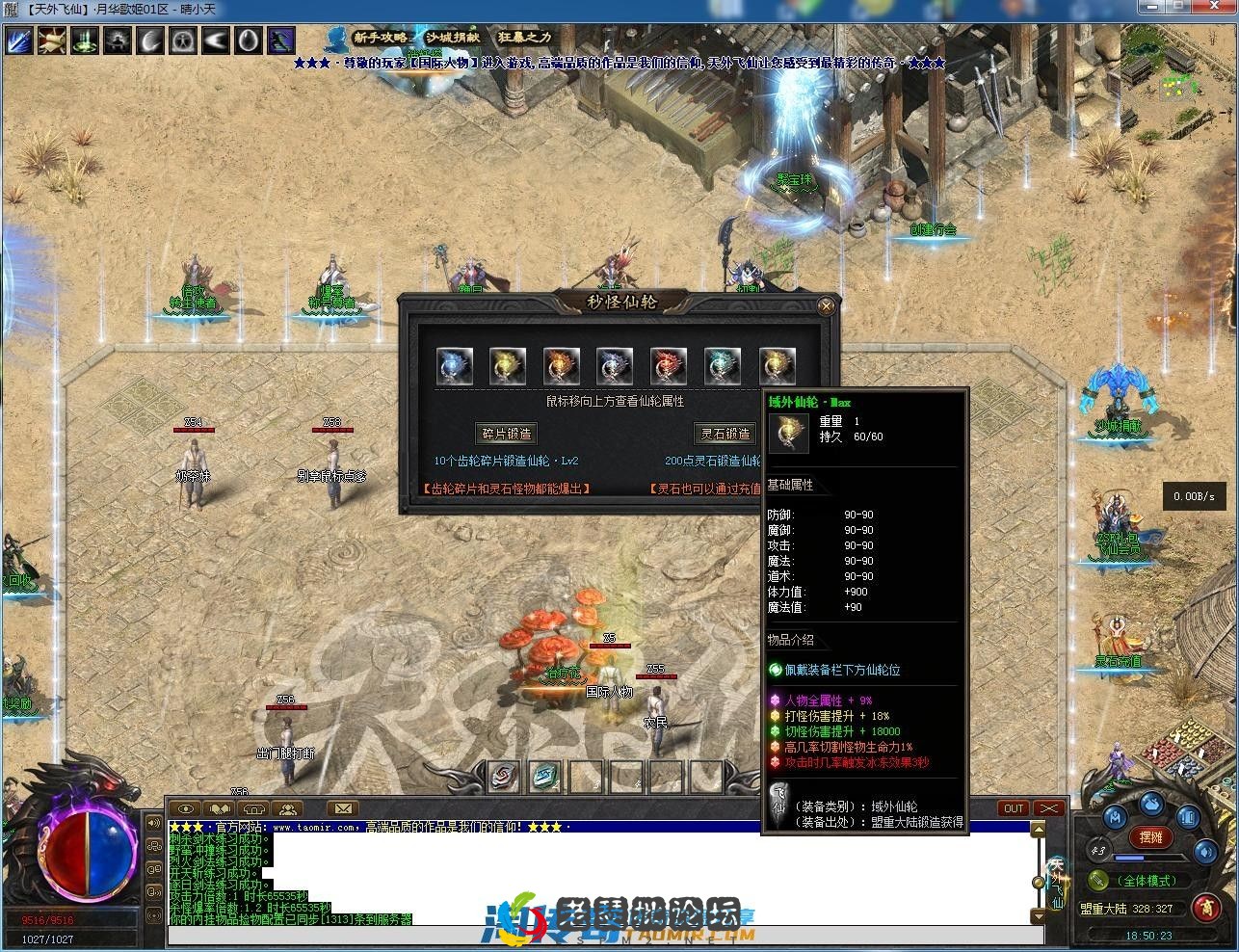Click the mail envelope icon above chat

coord(342,809)
